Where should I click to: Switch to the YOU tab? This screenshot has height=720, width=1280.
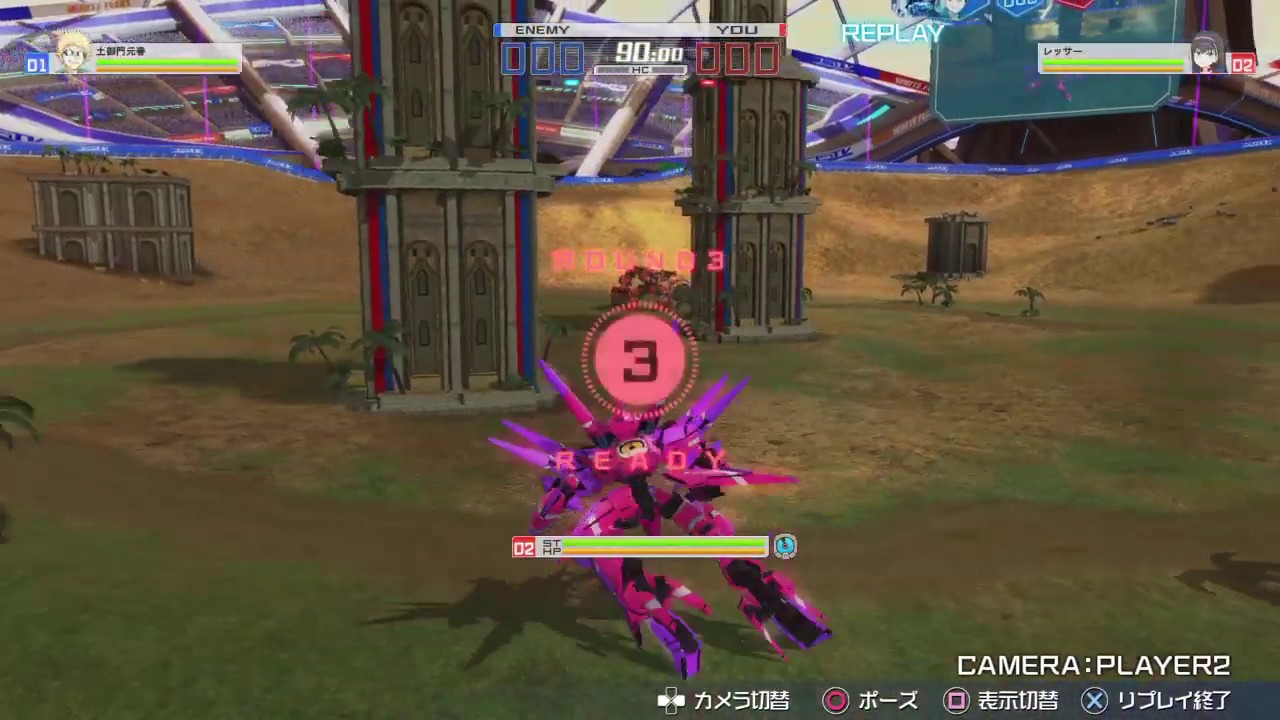(x=739, y=29)
